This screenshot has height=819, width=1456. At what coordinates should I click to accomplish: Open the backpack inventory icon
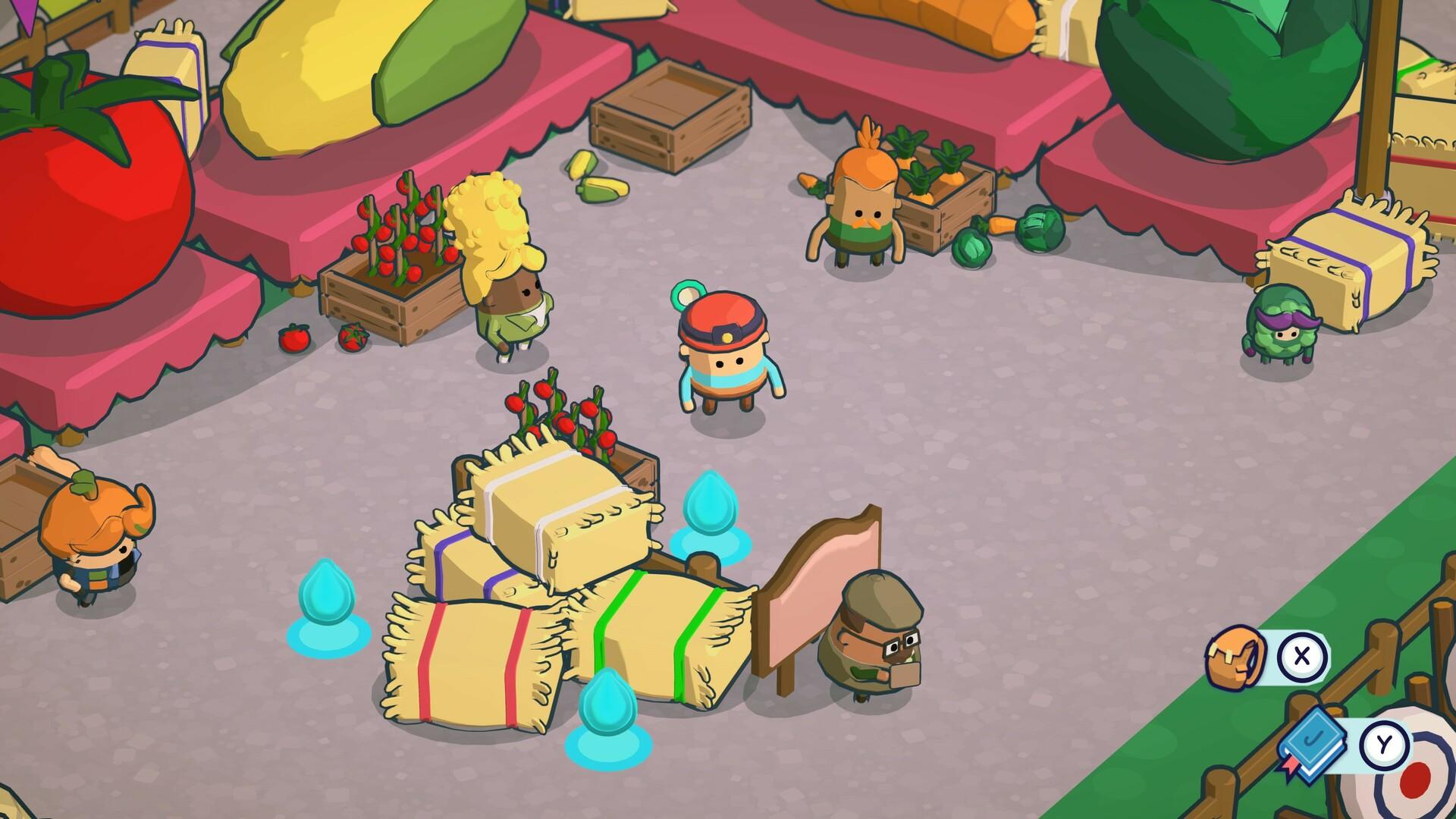click(x=1235, y=657)
